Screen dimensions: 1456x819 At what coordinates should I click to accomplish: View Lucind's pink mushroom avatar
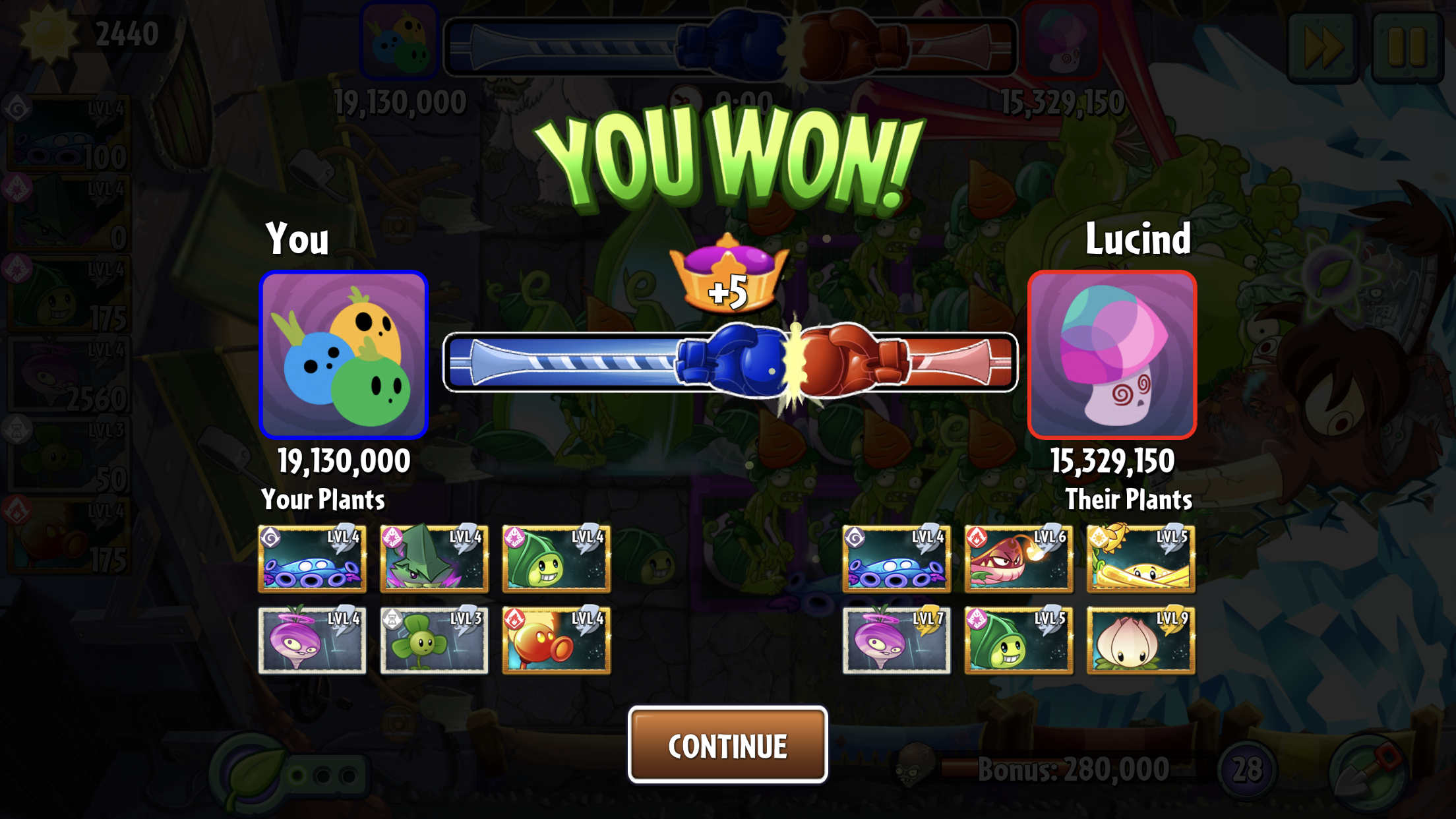click(x=1112, y=355)
